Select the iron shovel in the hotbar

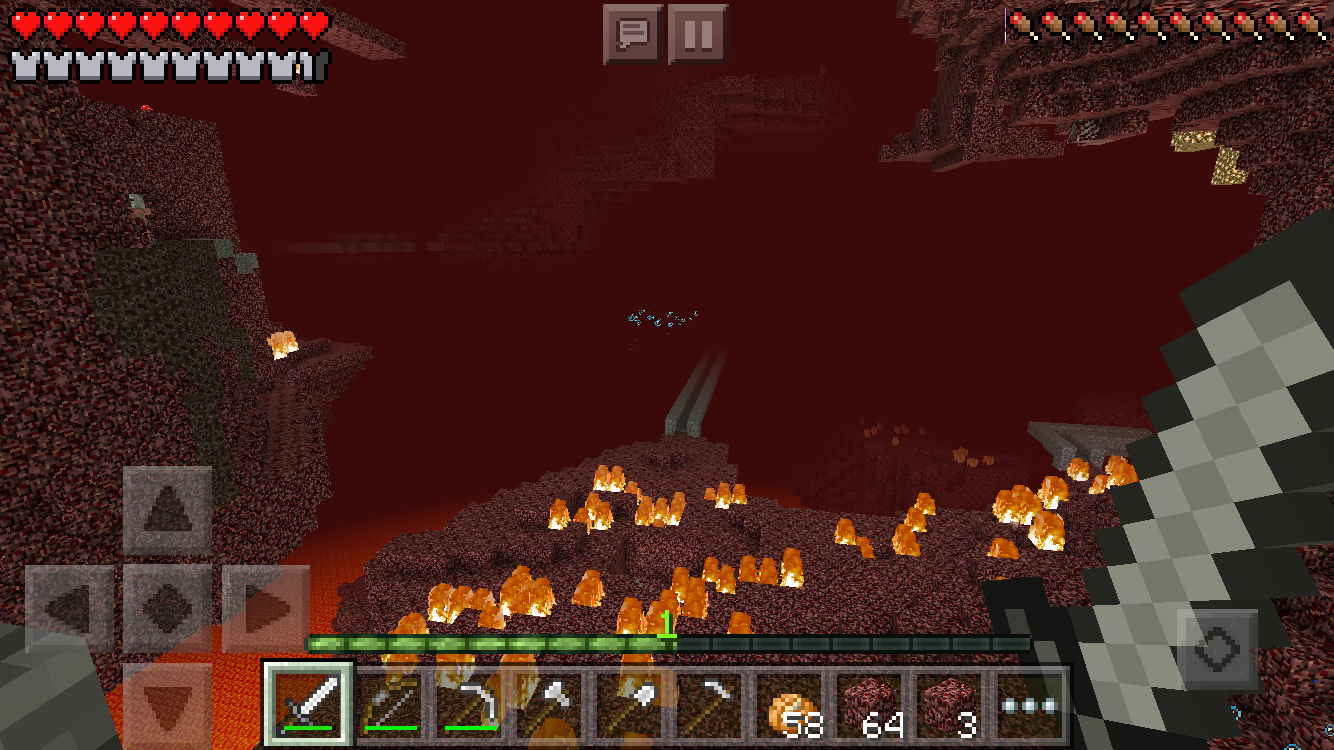click(633, 704)
